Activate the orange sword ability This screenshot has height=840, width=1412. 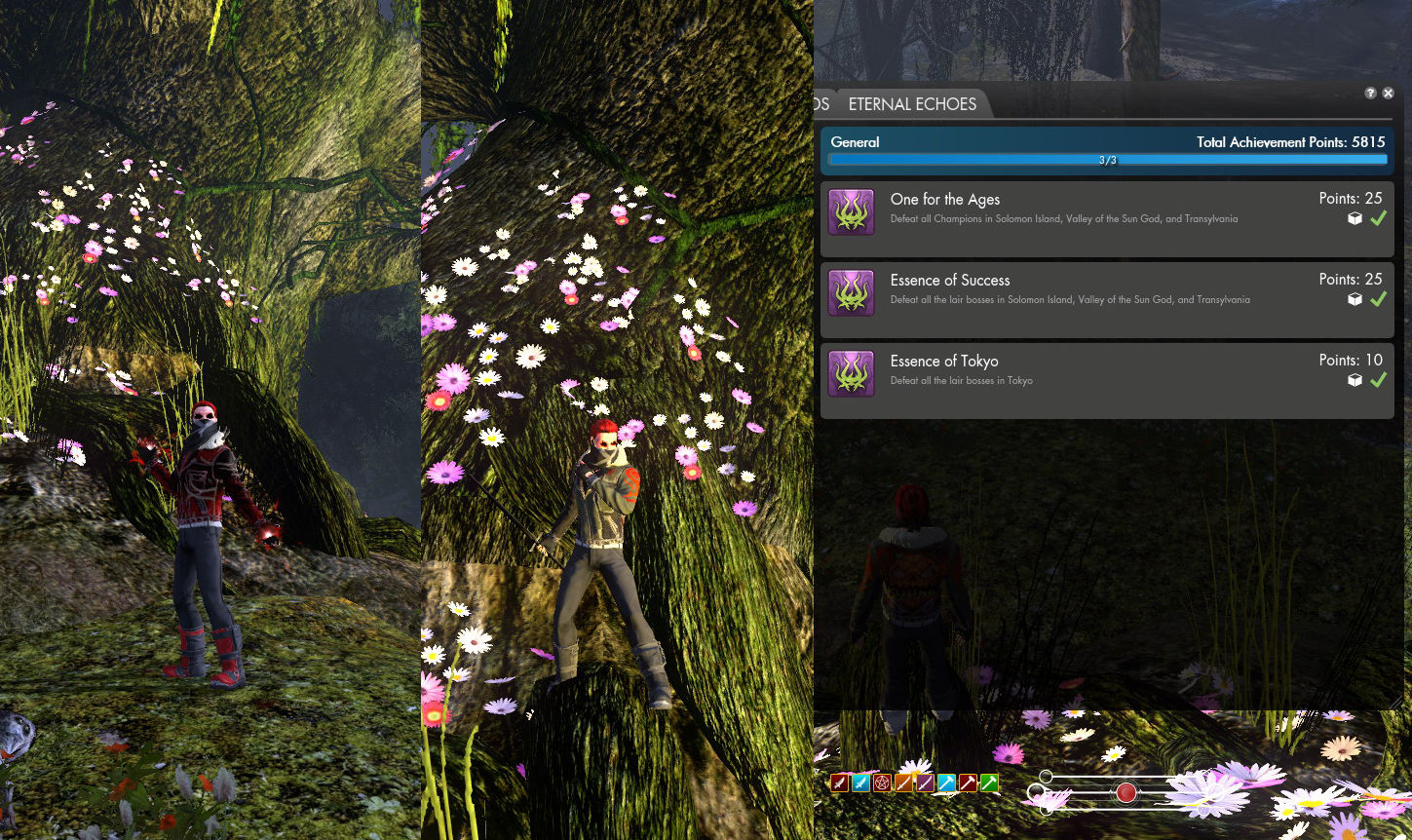[903, 783]
